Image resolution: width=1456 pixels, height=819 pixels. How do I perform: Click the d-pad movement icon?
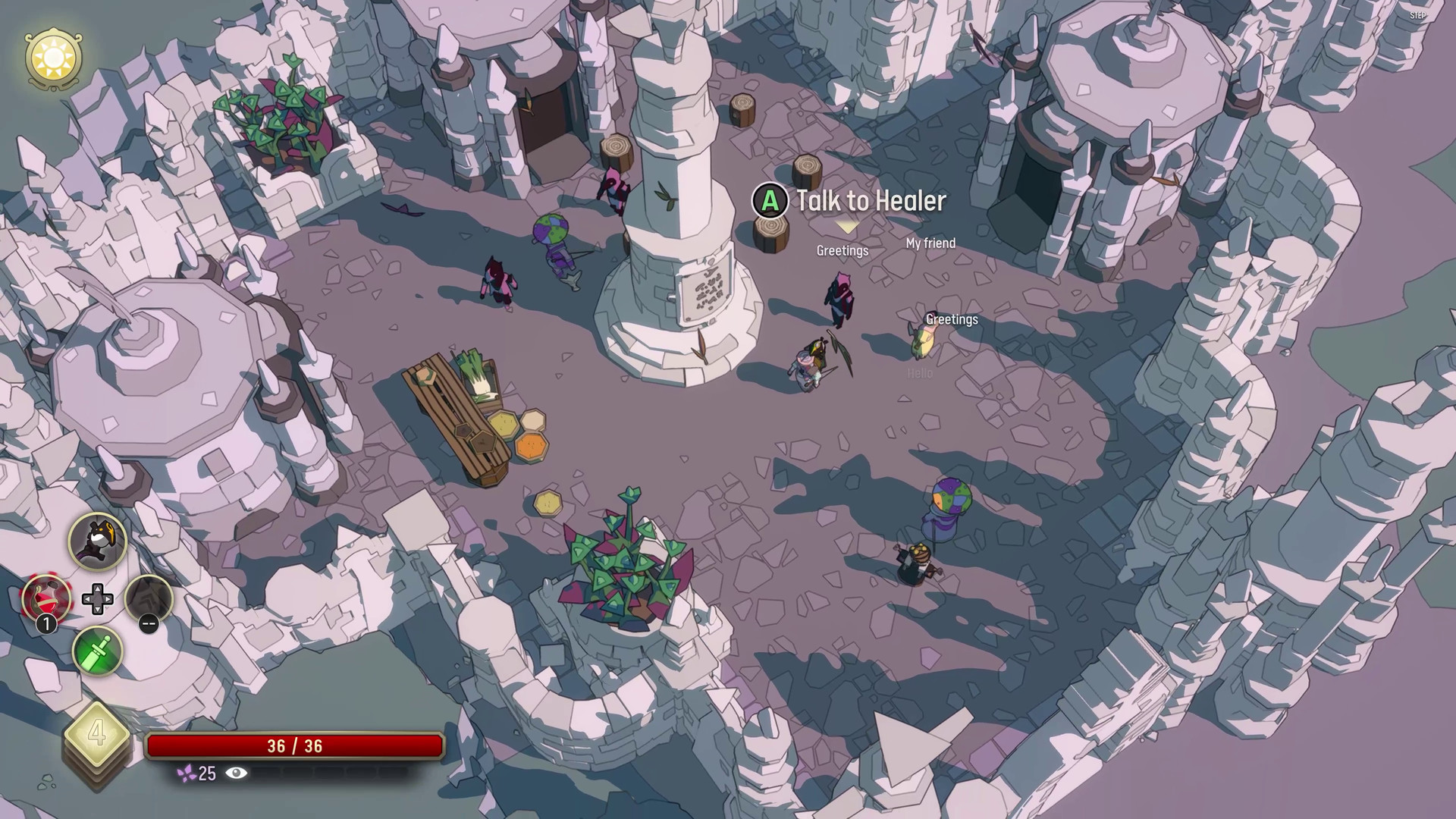click(97, 599)
